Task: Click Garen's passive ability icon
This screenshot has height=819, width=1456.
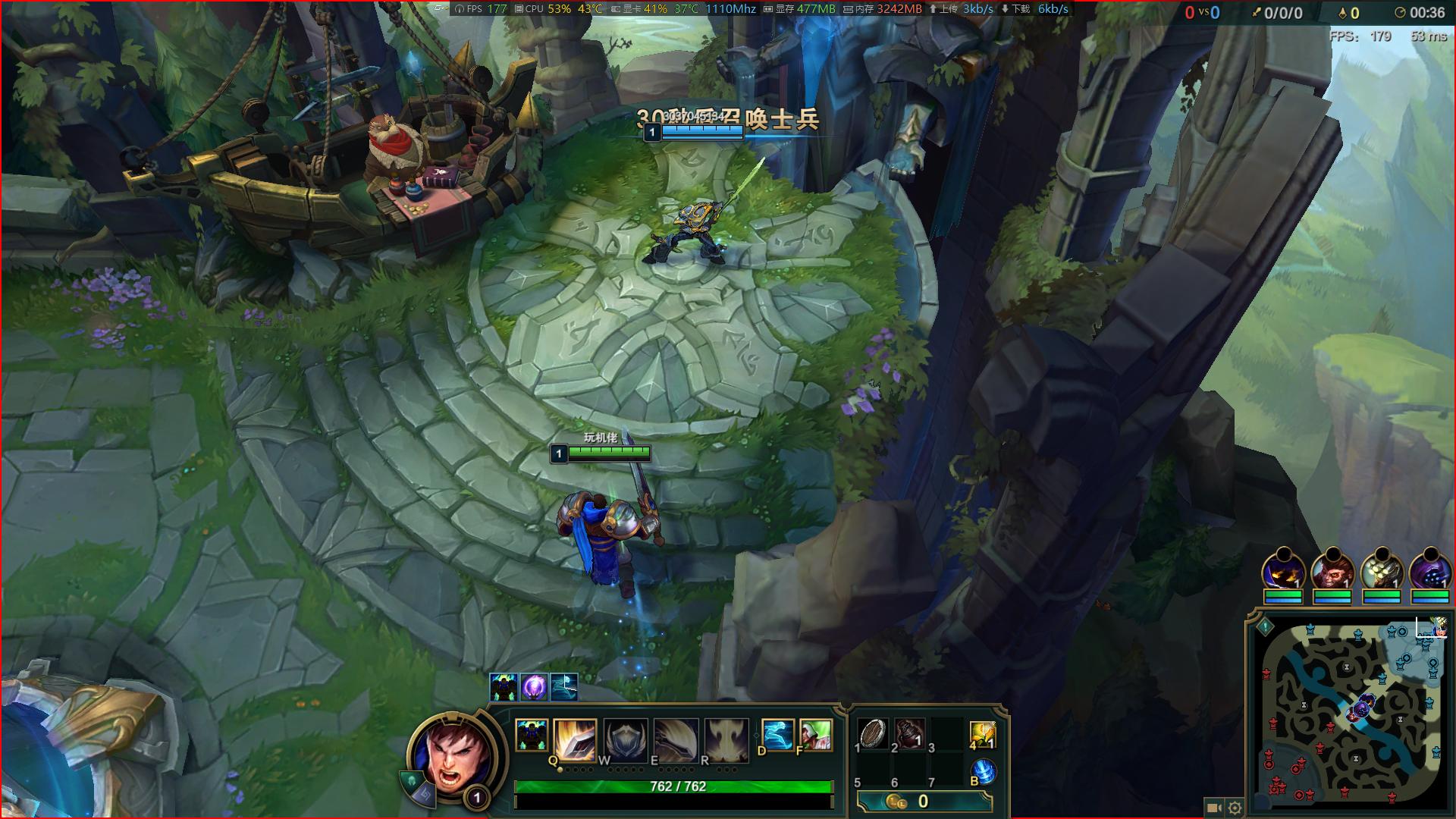Action: (x=531, y=736)
